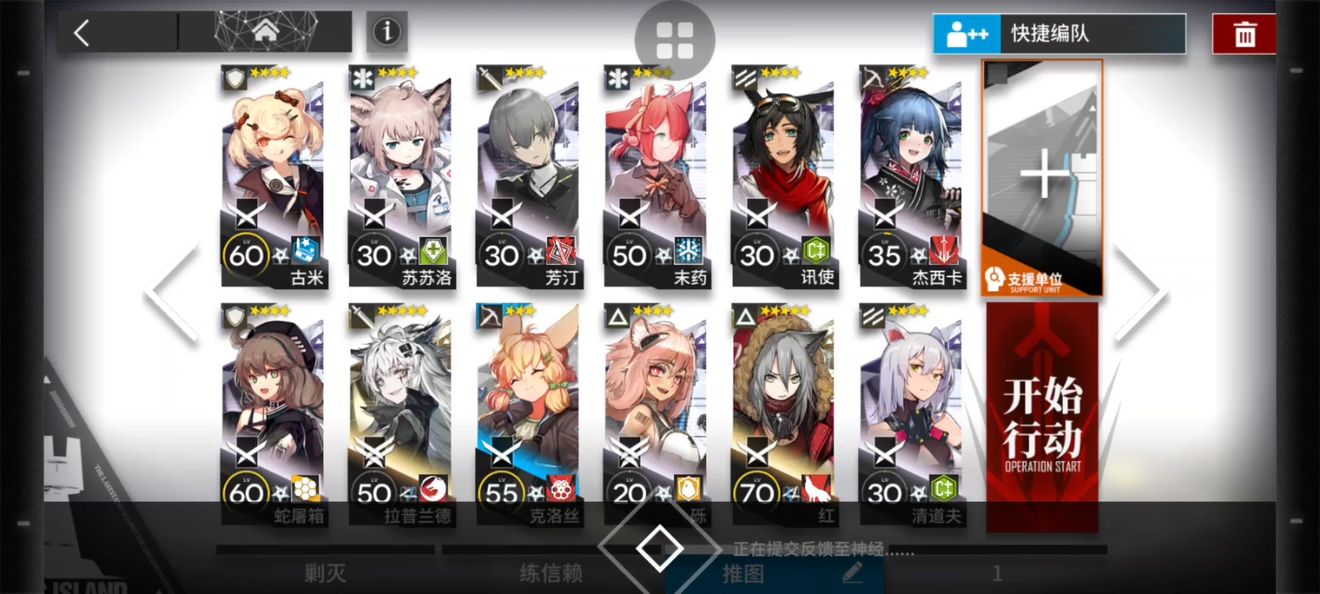
Task: Clear the squad with the trash button
Action: [x=1244, y=34]
